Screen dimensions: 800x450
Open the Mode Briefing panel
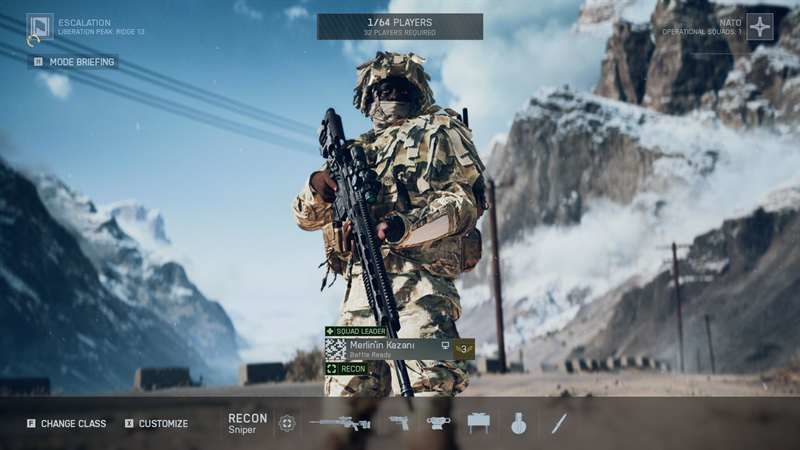click(73, 62)
